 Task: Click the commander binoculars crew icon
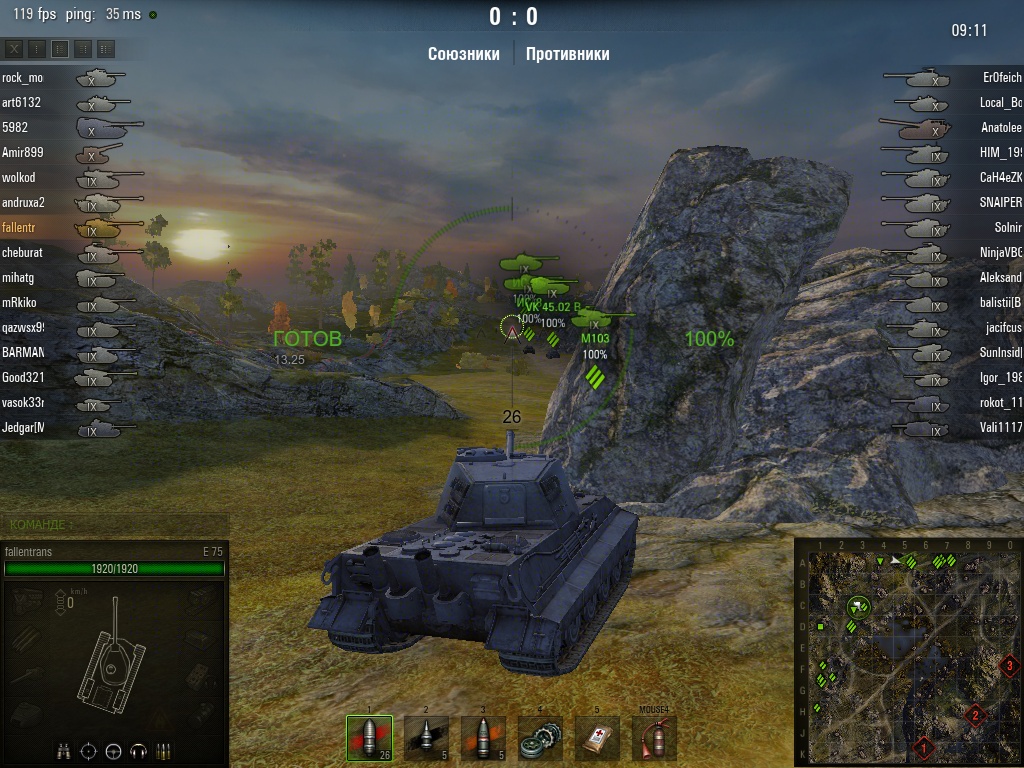pos(63,750)
